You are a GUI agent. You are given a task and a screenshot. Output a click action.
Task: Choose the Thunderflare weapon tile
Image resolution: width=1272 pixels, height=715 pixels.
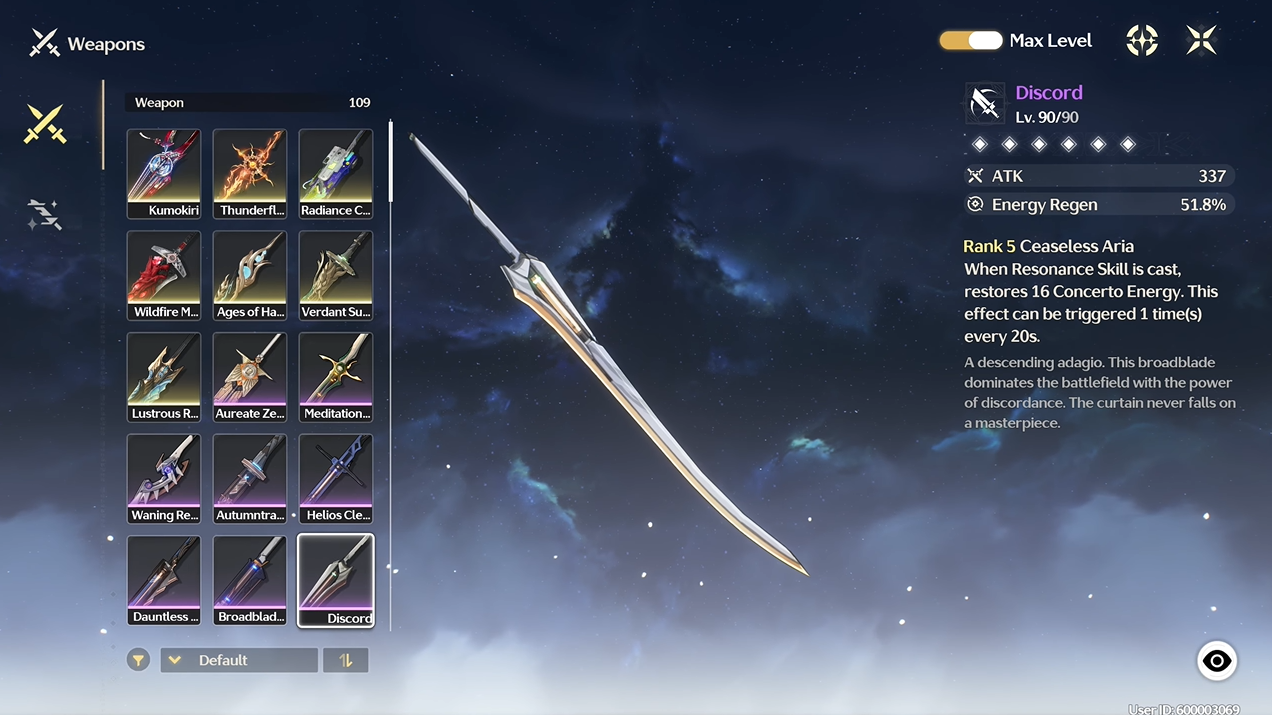[x=250, y=173]
